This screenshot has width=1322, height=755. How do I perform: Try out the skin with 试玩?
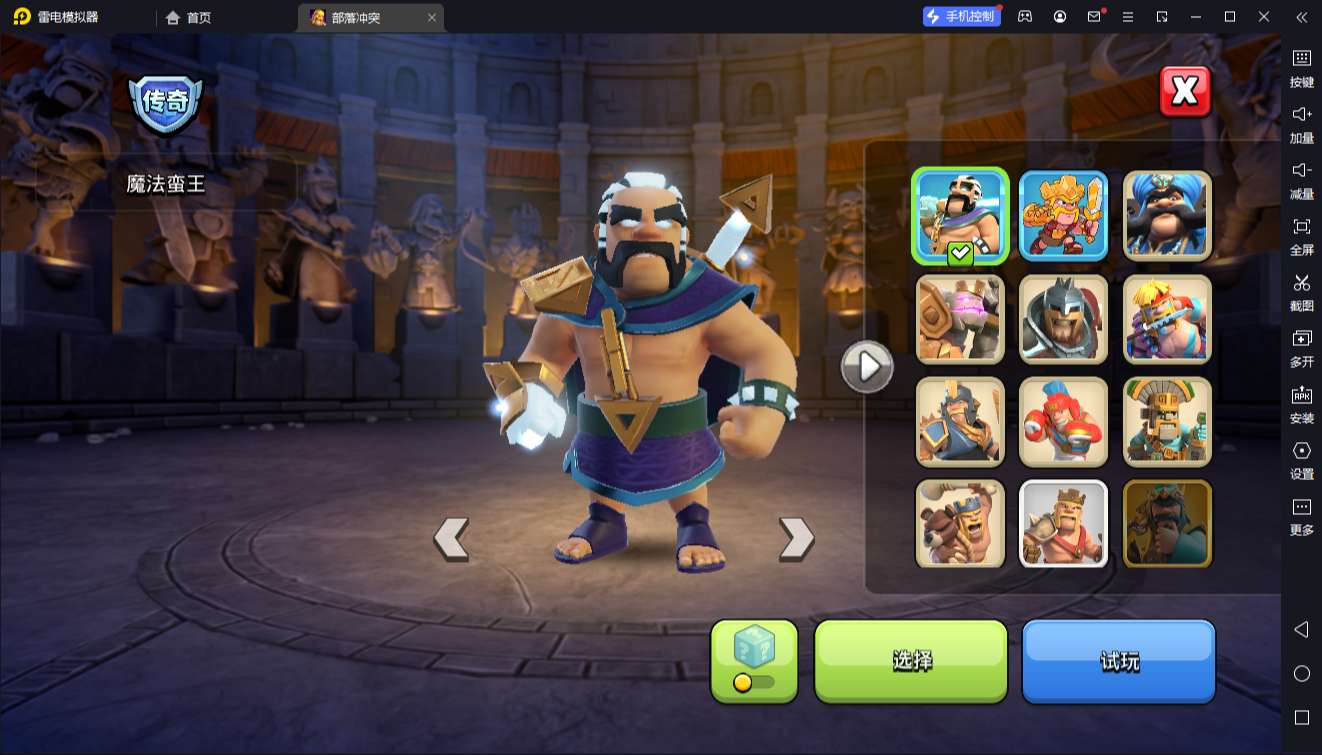click(x=1118, y=660)
